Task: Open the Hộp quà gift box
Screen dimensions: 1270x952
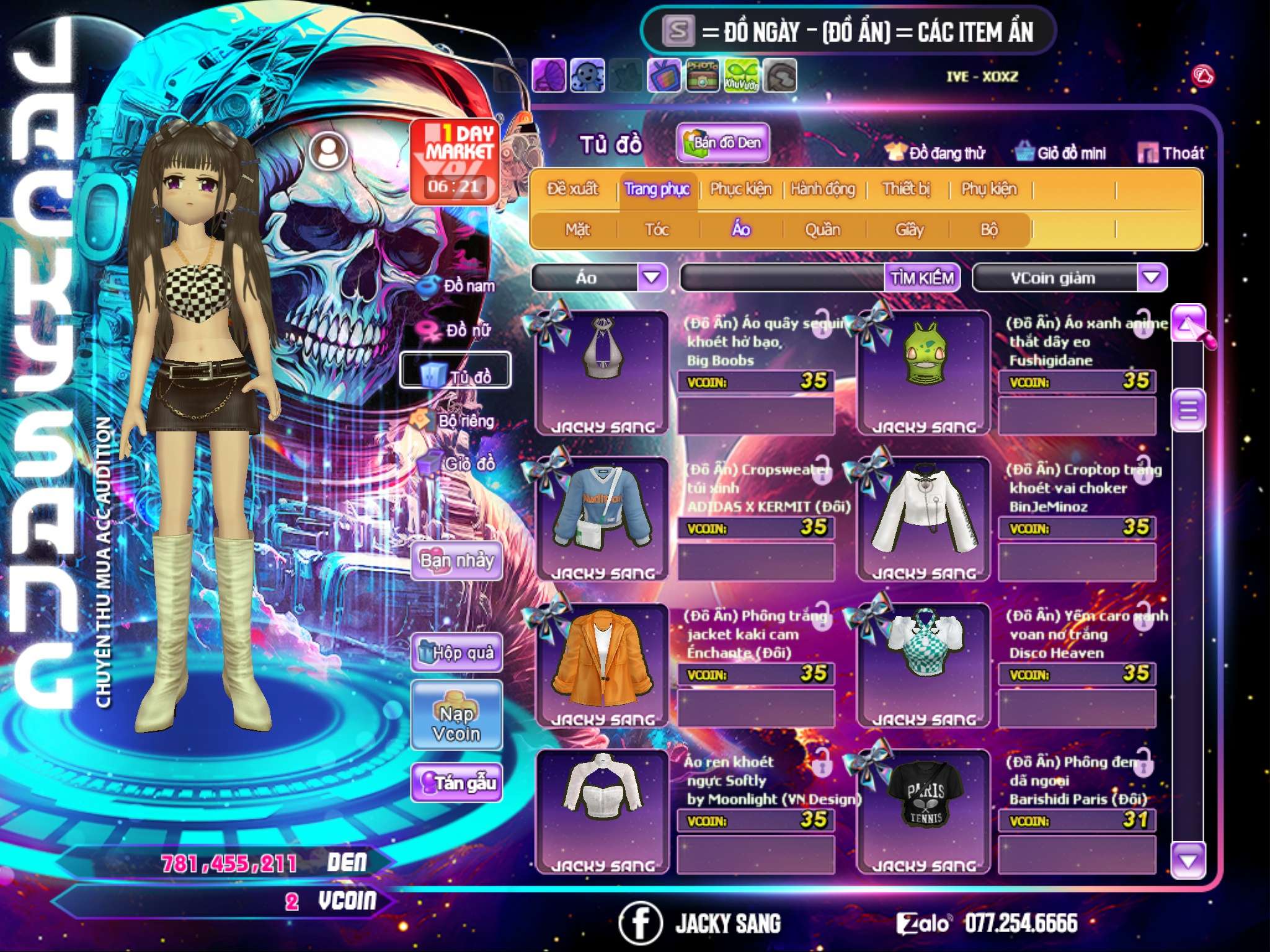Action: (x=456, y=653)
